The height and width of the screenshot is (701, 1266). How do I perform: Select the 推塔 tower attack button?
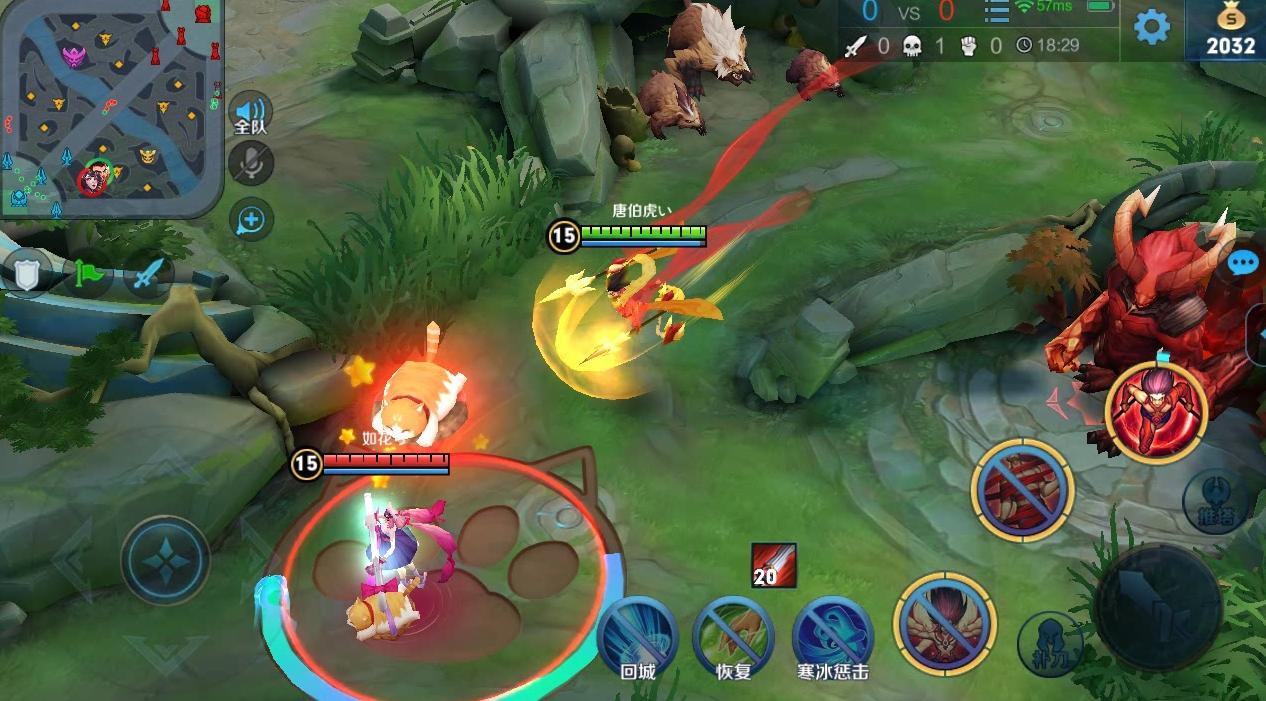tap(1212, 500)
